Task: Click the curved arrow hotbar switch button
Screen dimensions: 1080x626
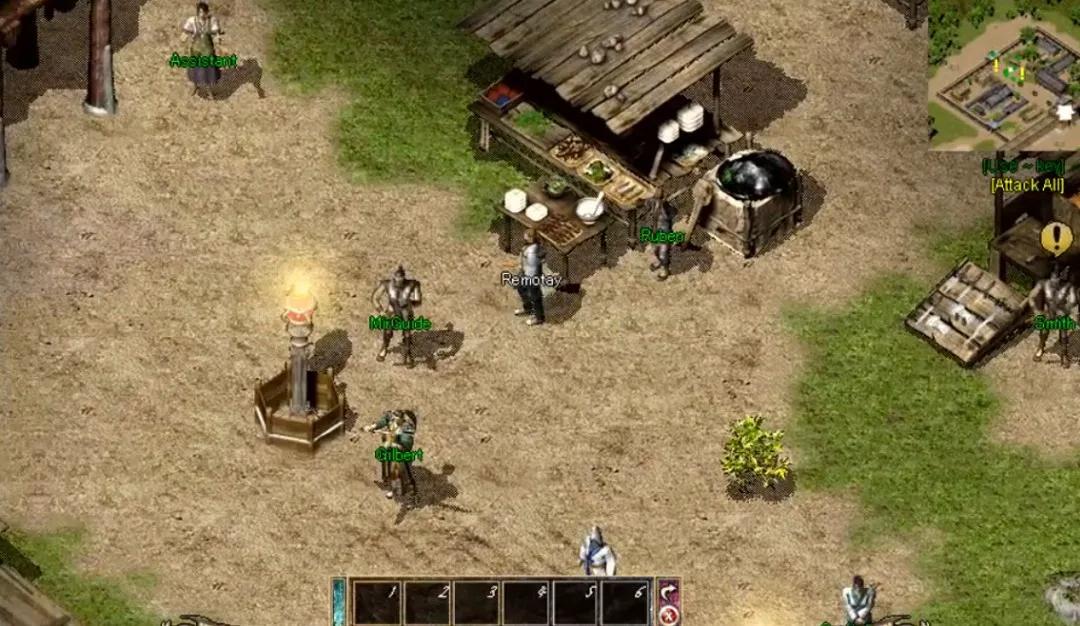Action: coord(668,592)
